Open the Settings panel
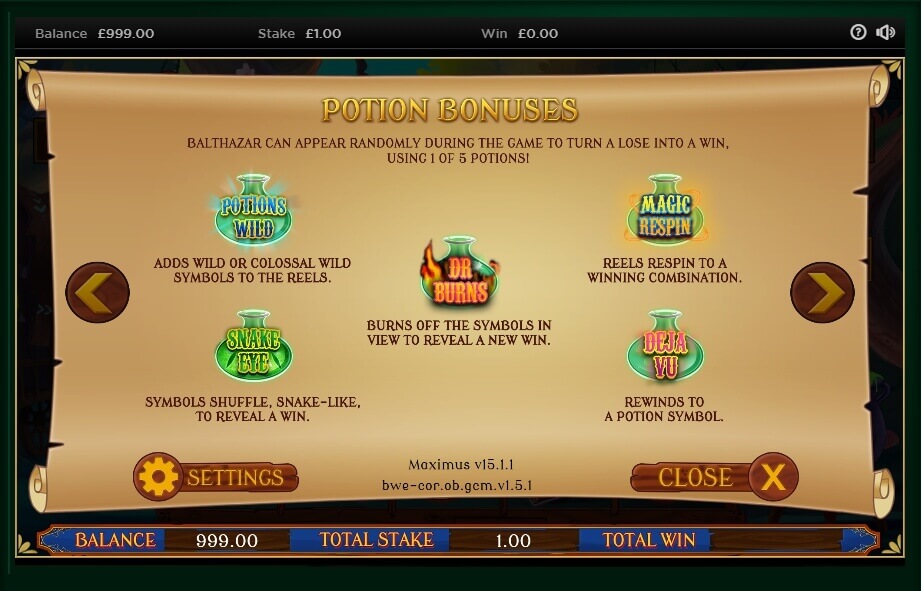 pyautogui.click(x=216, y=477)
